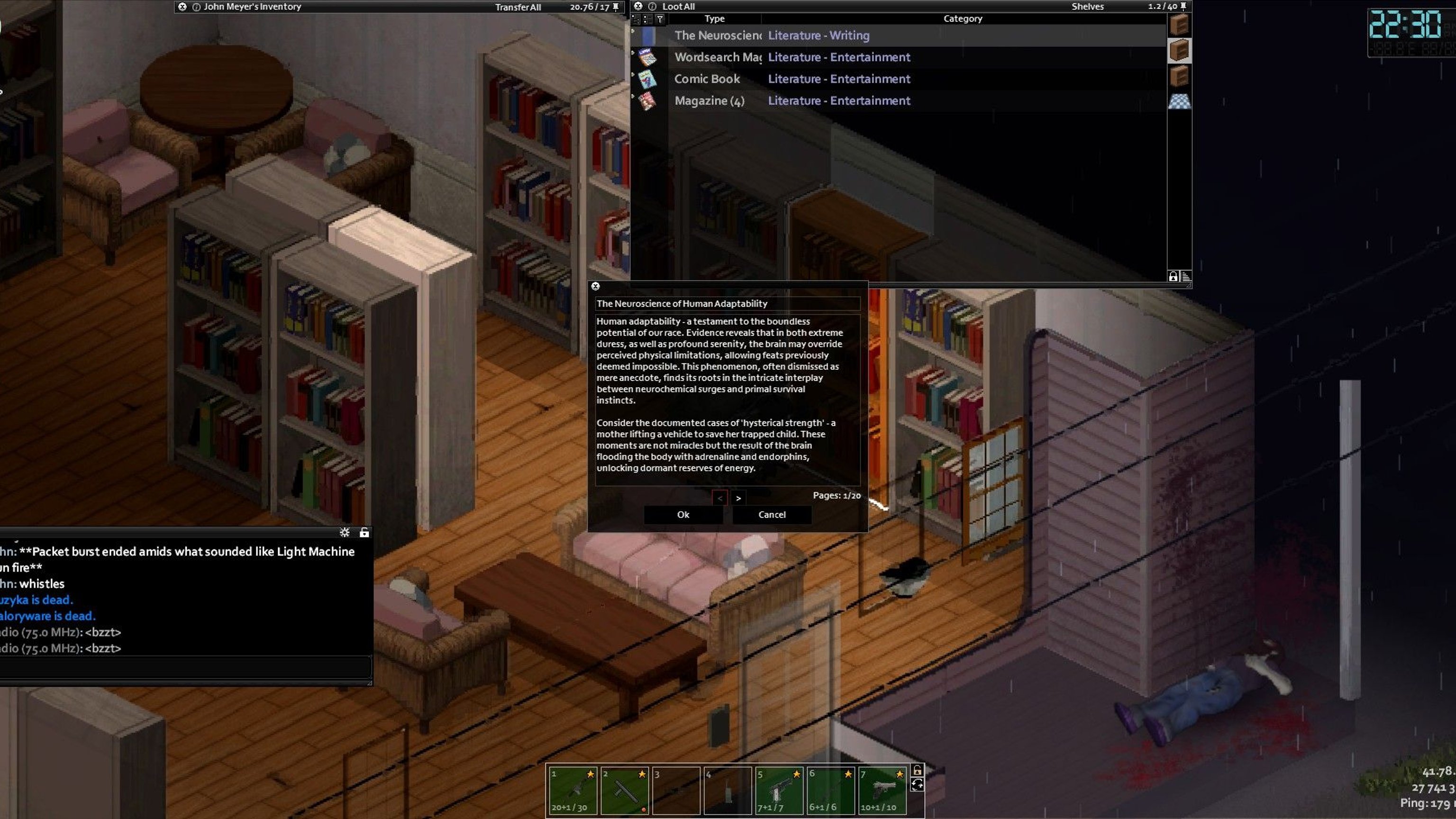1456x819 pixels.
Task: Toggle the hotbar lock icon
Action: tap(918, 770)
